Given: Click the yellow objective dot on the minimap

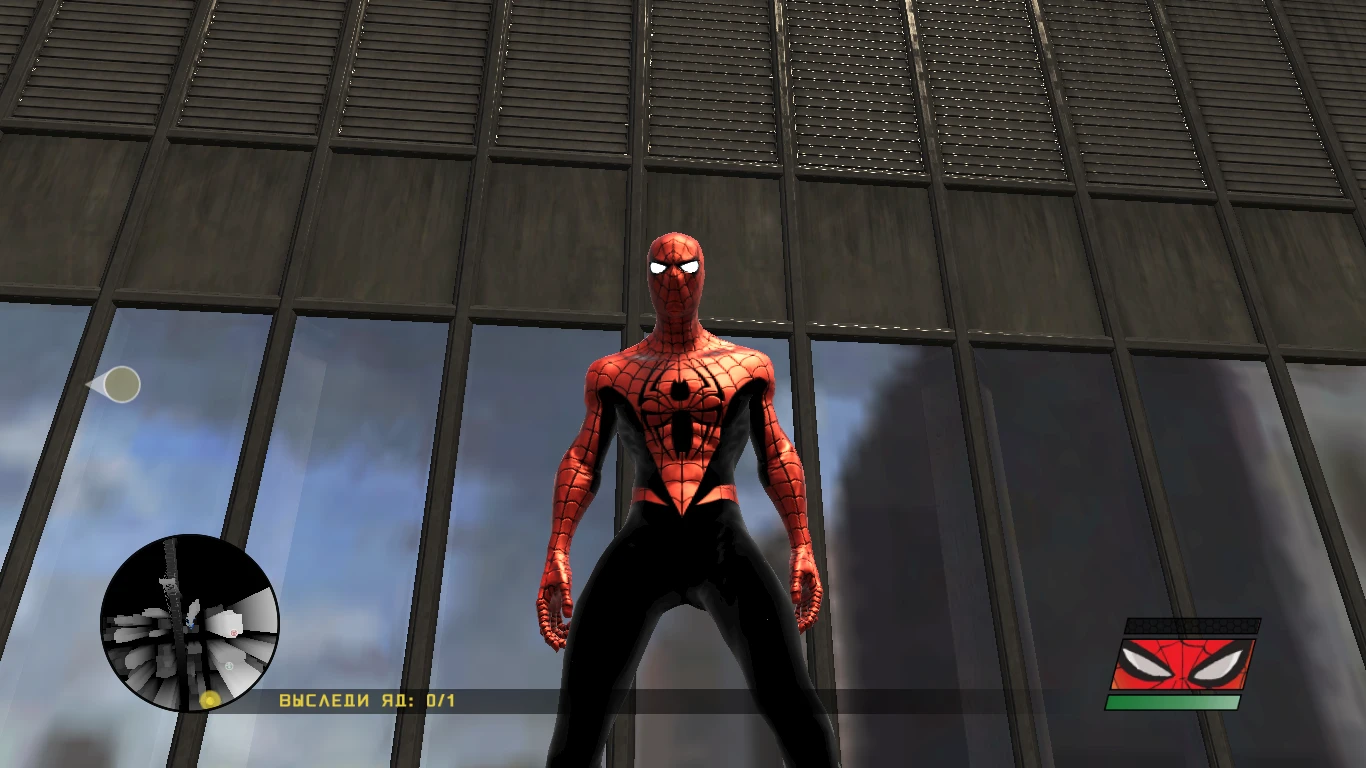Looking at the screenshot, I should pyautogui.click(x=210, y=699).
